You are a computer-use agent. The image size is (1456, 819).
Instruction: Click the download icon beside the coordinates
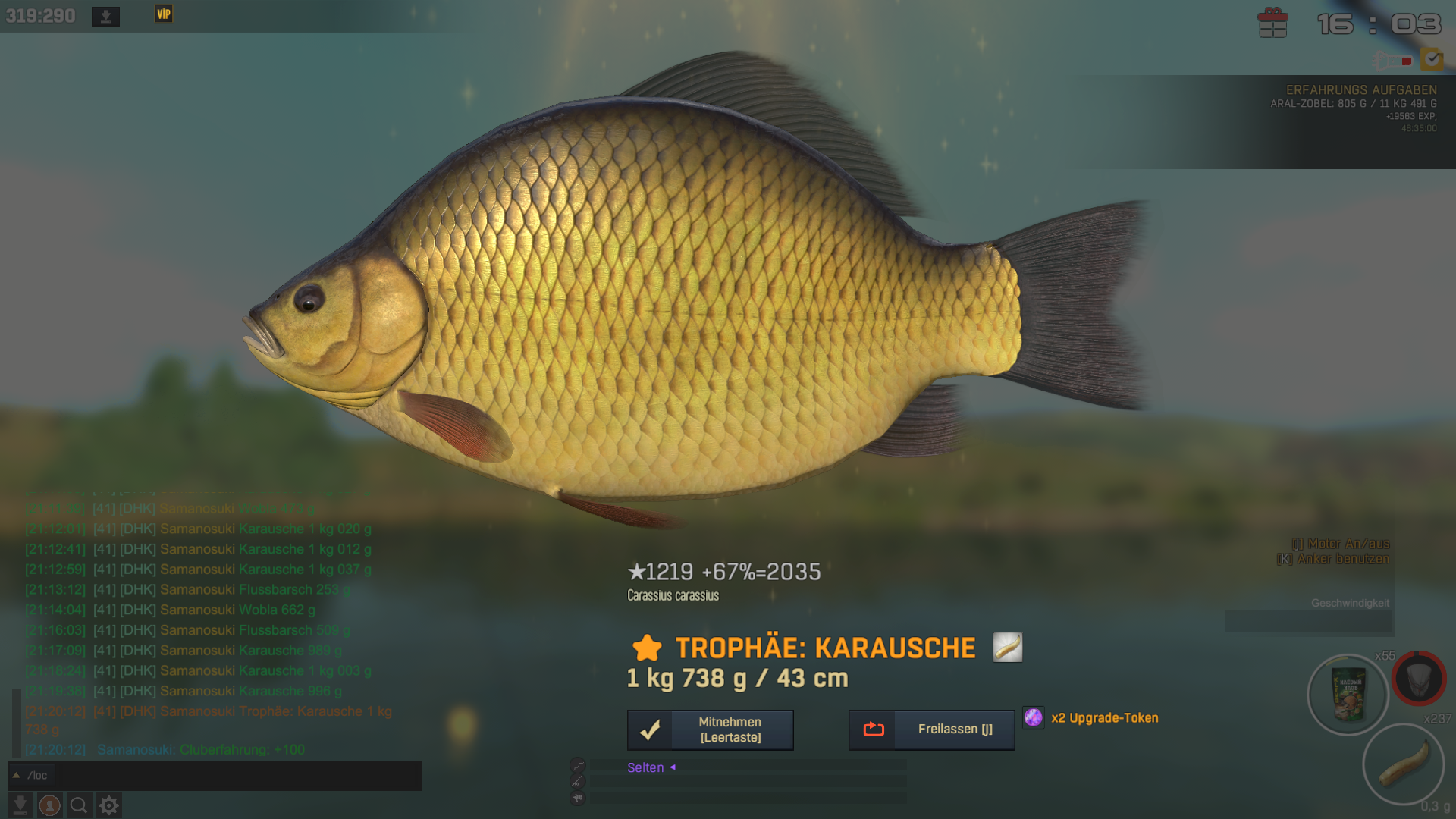click(105, 16)
